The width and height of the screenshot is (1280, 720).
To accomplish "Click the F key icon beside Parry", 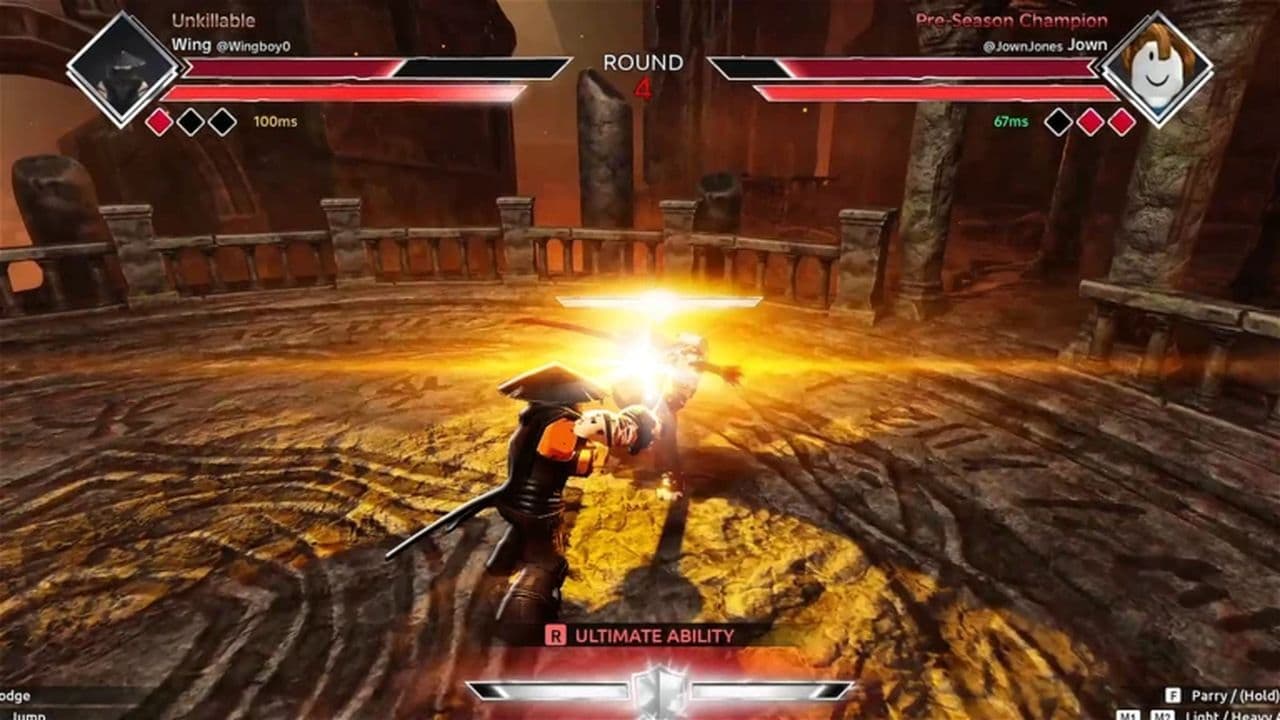I will [1173, 696].
